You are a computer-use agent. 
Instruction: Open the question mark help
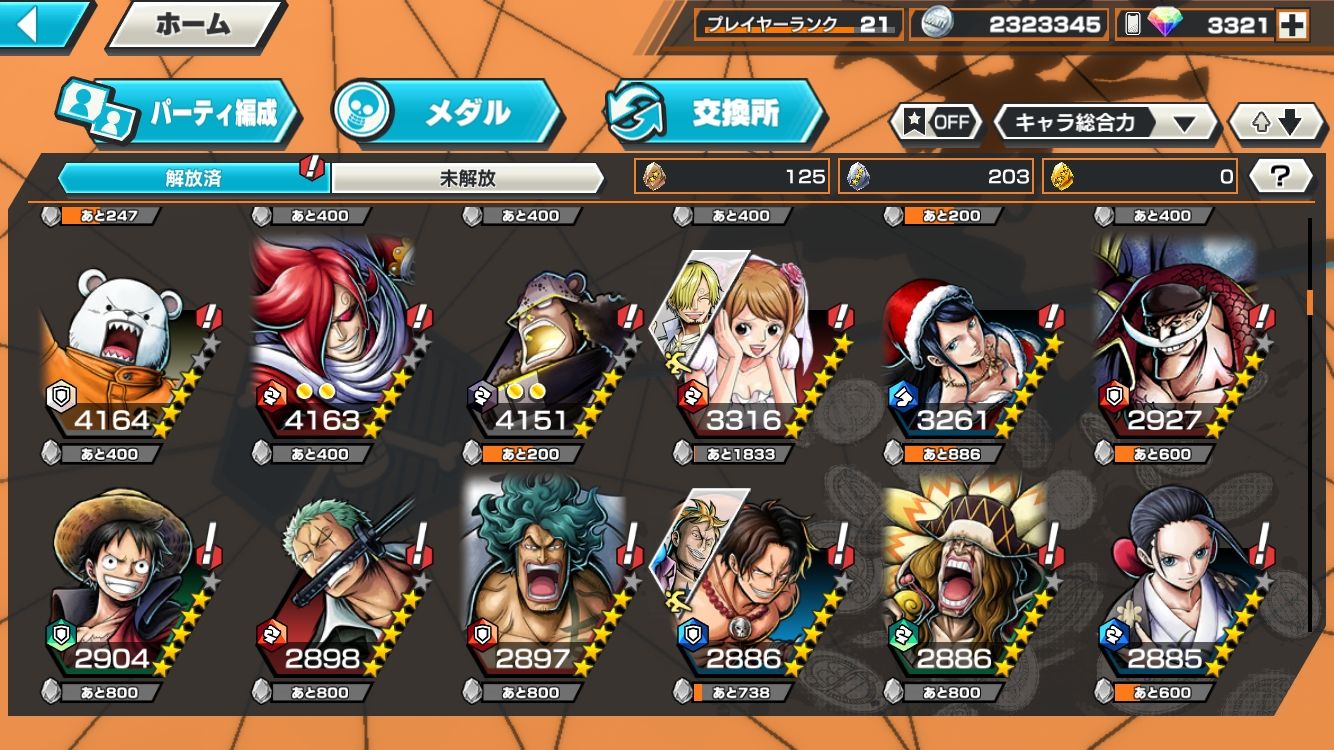click(1280, 177)
